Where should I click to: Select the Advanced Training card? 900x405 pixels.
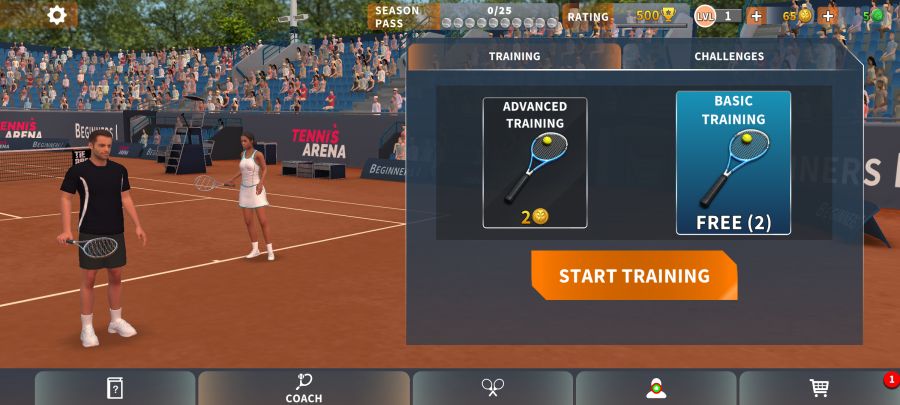(535, 162)
